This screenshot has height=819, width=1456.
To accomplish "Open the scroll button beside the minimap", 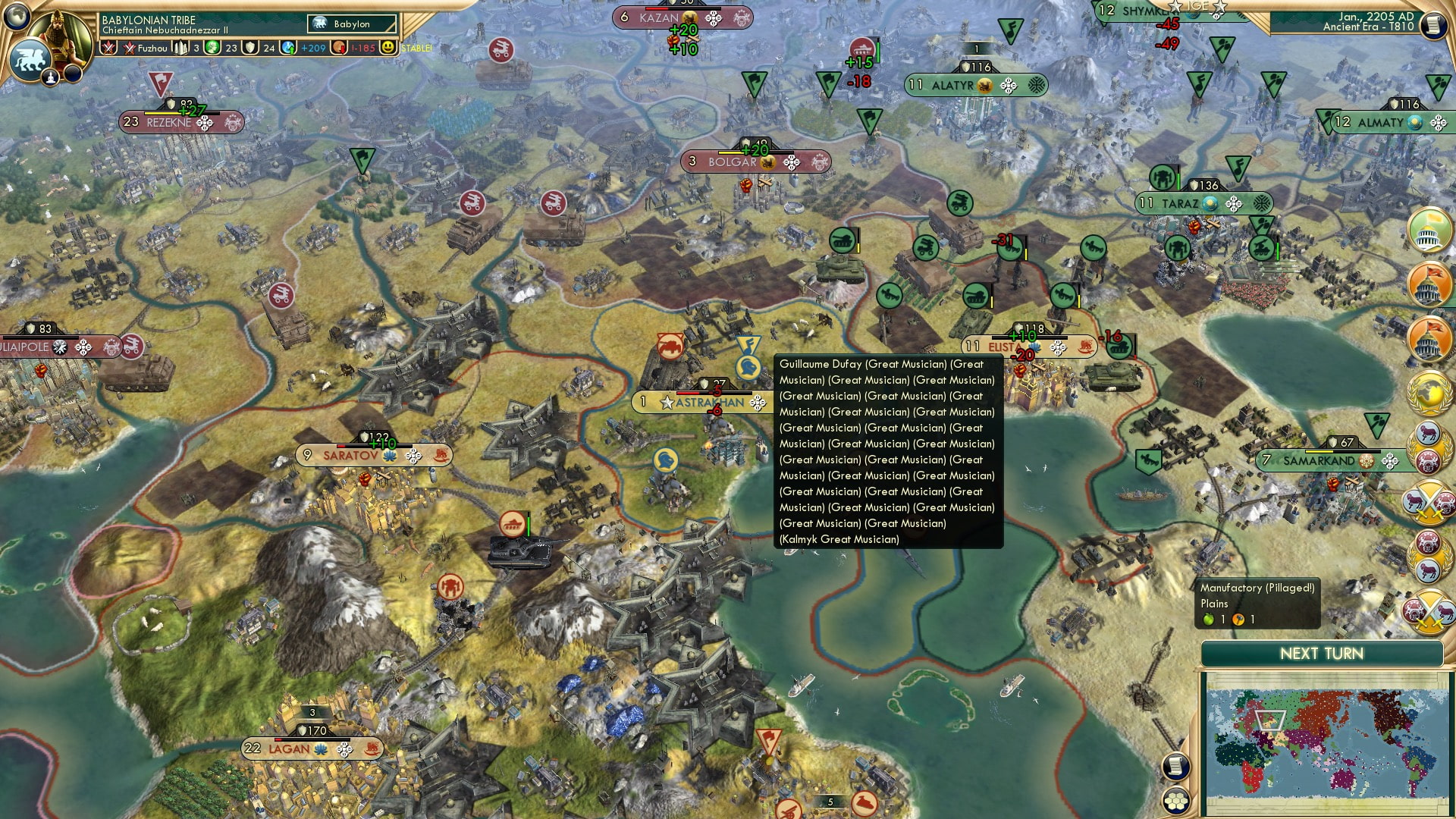I will click(1175, 766).
